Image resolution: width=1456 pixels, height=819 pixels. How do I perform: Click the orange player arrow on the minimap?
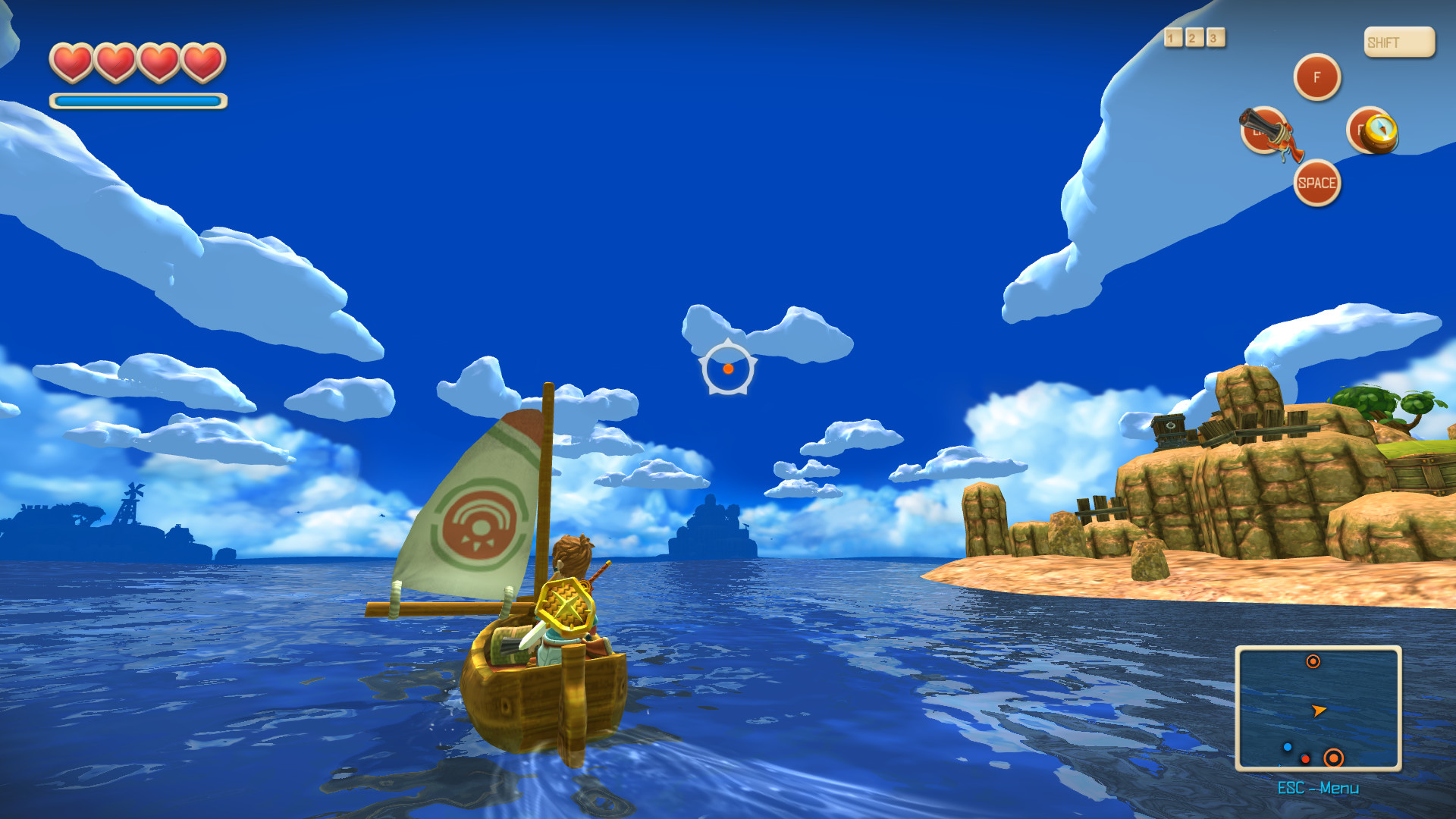(1318, 711)
